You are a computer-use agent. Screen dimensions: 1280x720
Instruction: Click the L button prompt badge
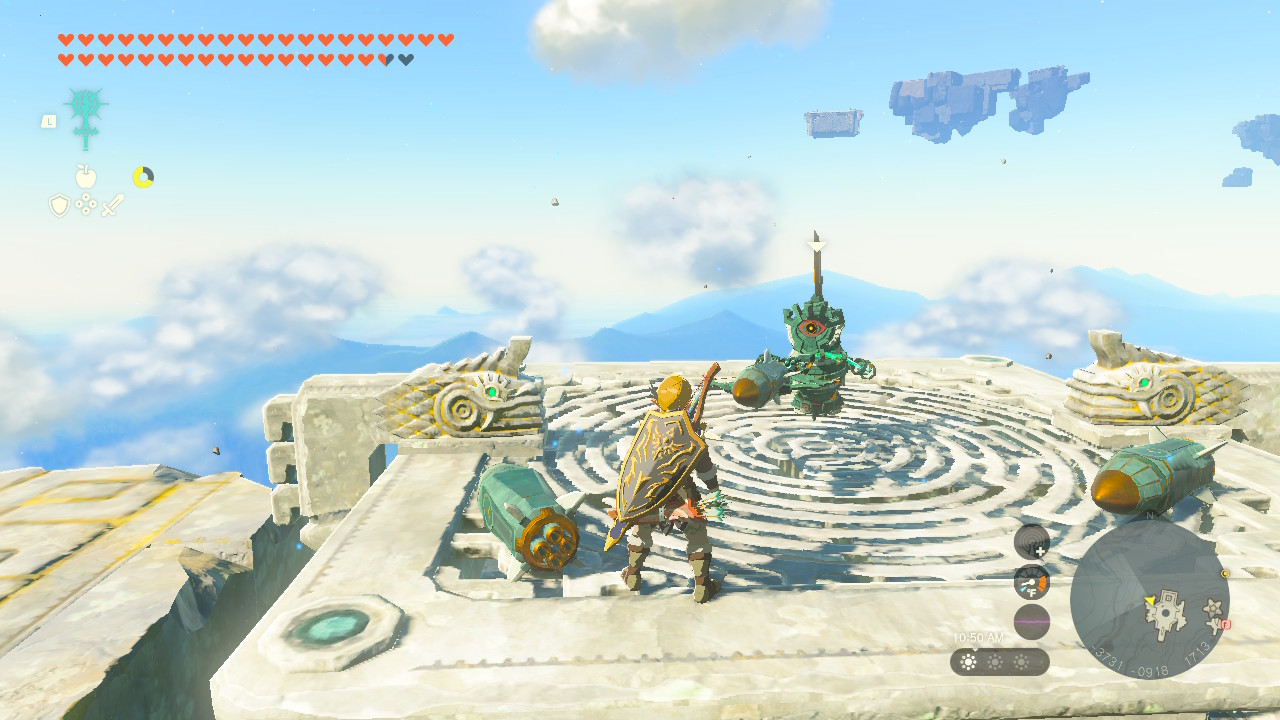point(49,120)
